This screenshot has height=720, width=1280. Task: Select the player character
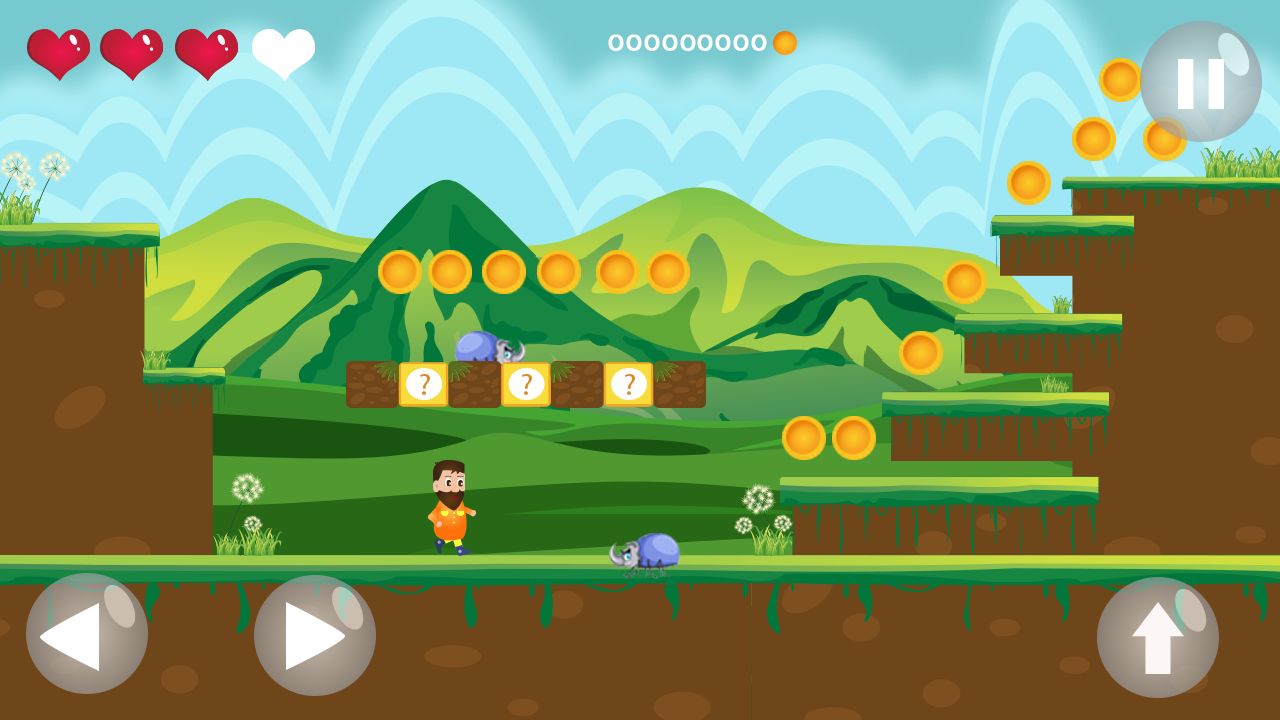tap(450, 505)
